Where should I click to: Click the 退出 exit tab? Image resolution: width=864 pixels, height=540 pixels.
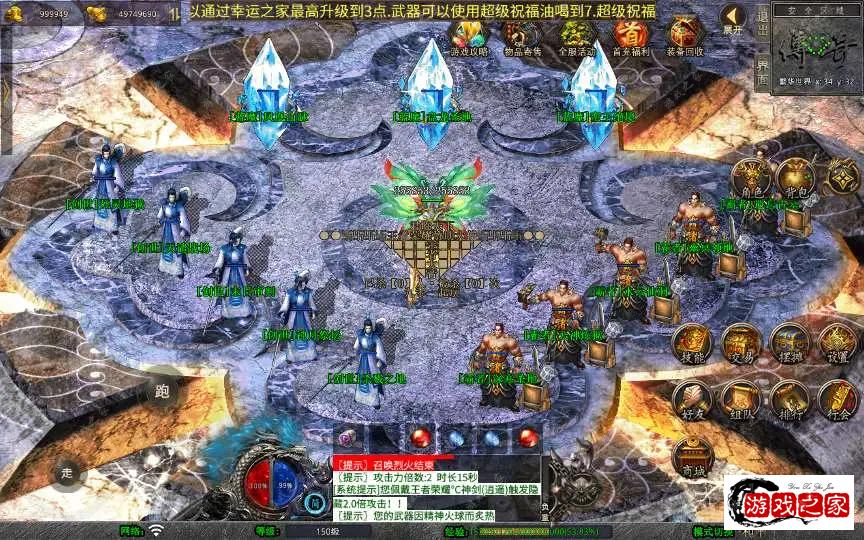(x=762, y=20)
